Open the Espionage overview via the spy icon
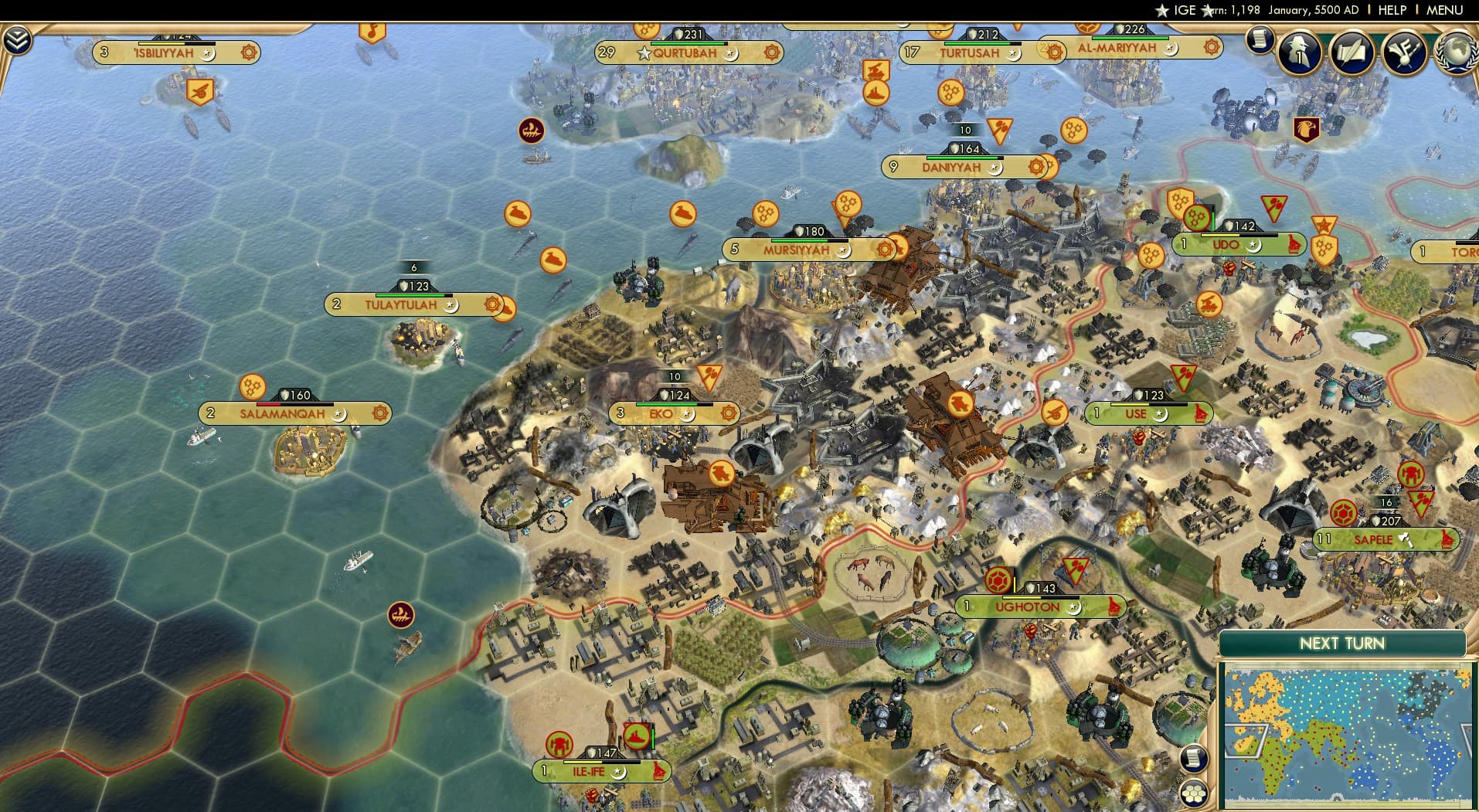The height and width of the screenshot is (812, 1479). [x=1300, y=51]
